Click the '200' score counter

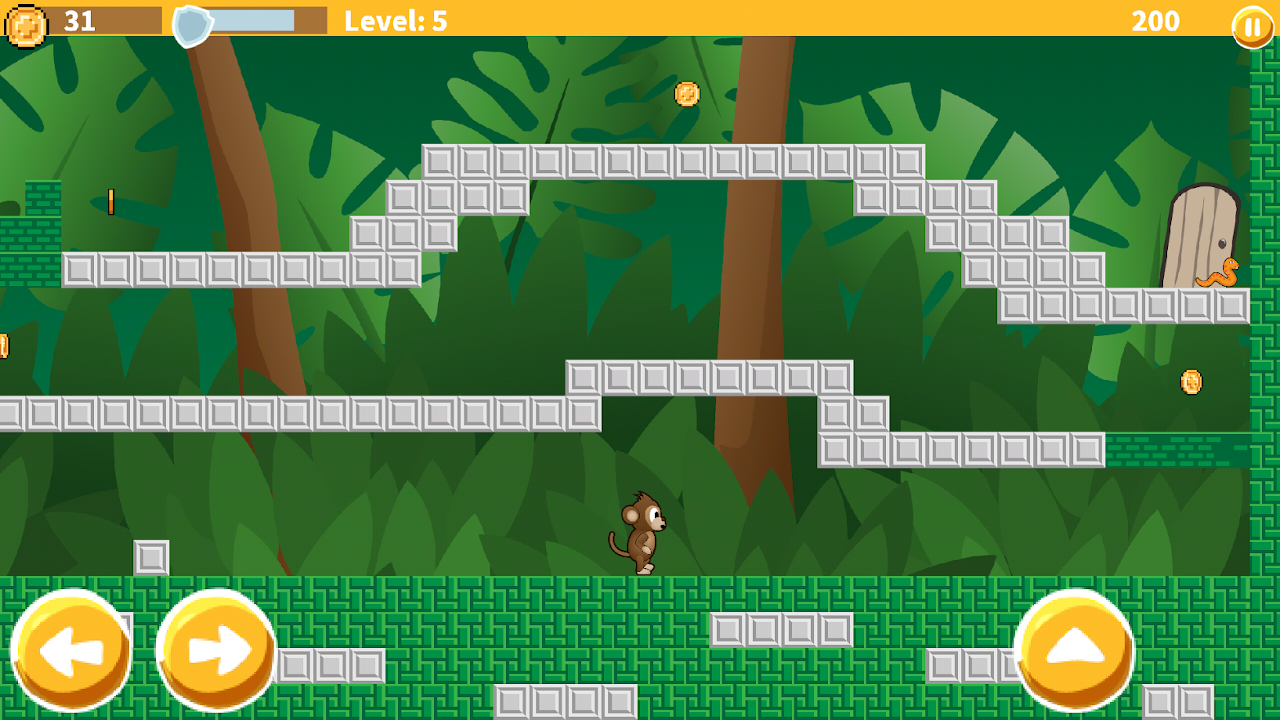tap(1157, 21)
